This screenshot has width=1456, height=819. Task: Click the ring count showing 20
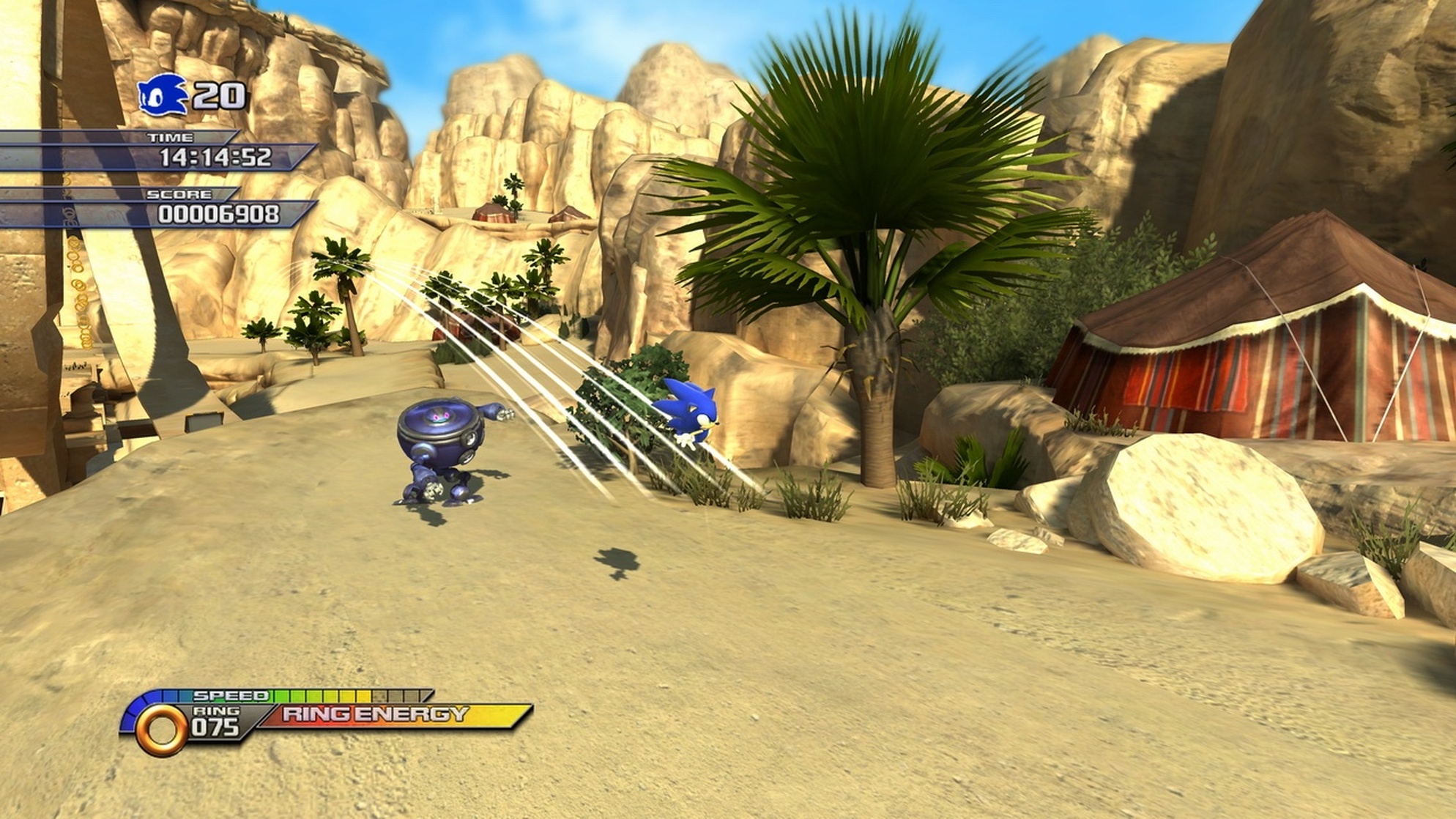point(220,95)
